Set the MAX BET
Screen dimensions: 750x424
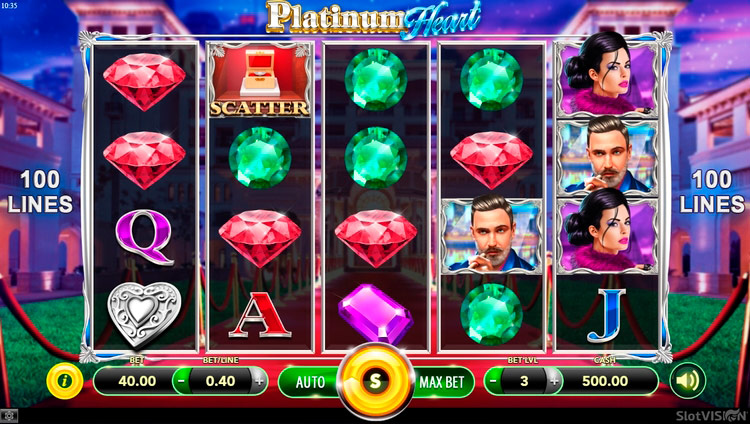click(442, 381)
